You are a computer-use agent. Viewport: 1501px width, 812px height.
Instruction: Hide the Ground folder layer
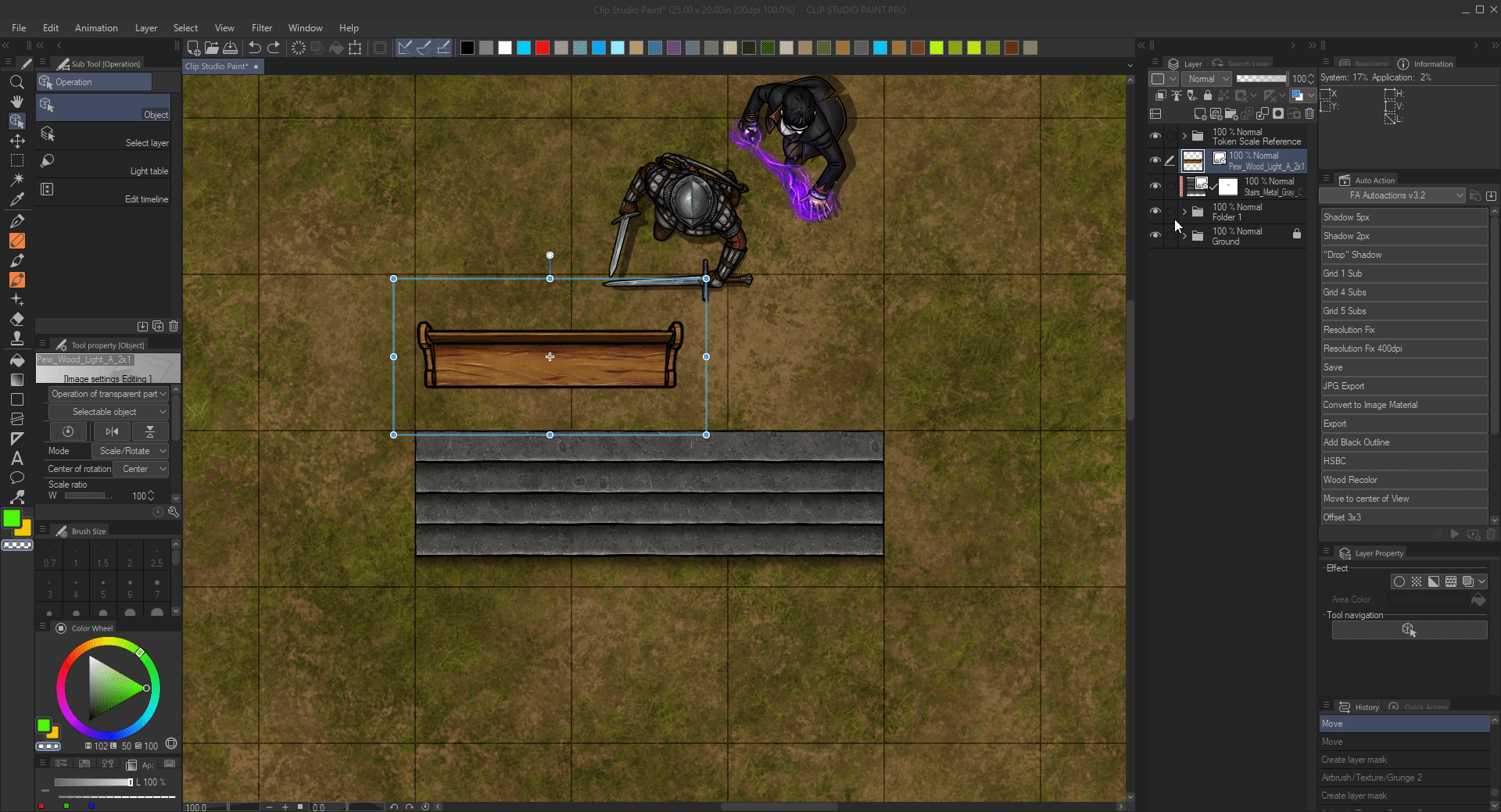pos(1155,235)
